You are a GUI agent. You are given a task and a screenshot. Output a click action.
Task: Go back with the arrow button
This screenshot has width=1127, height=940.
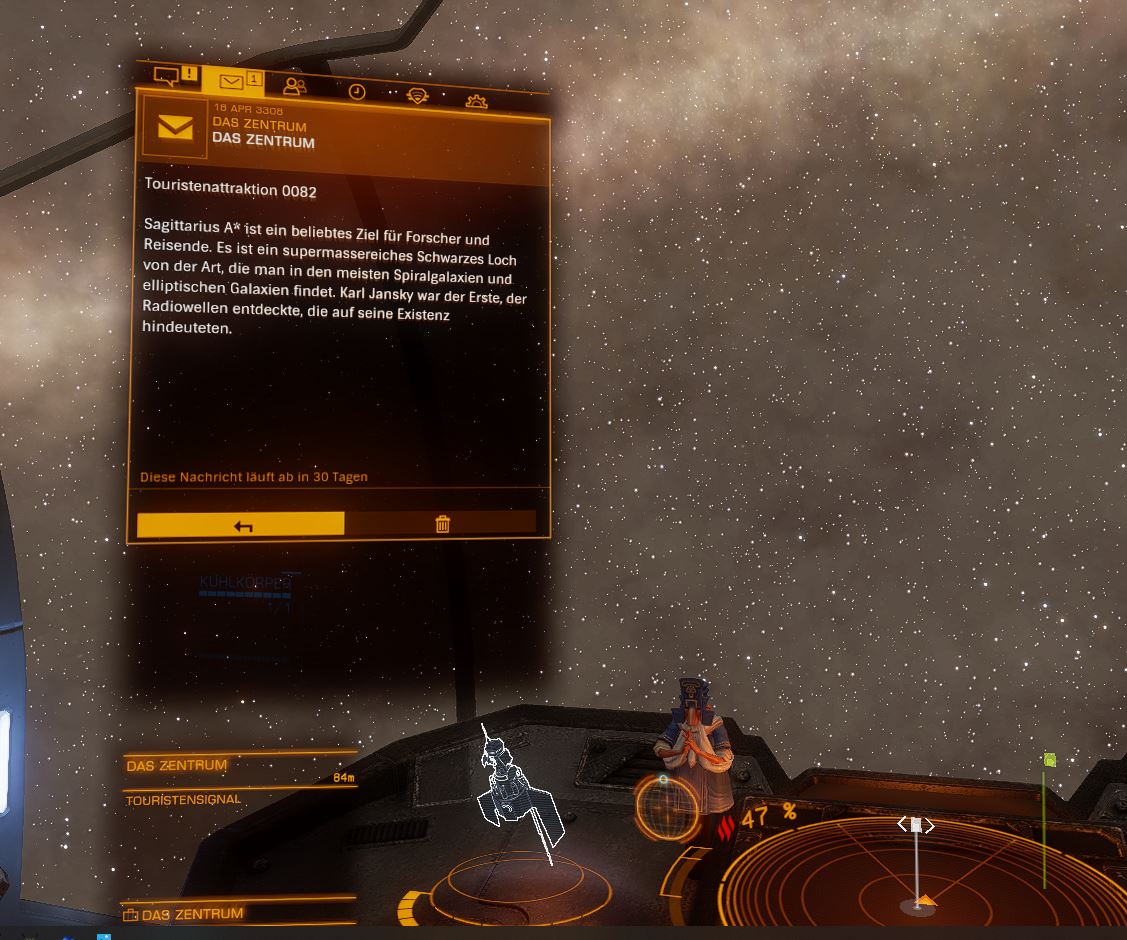pos(241,524)
